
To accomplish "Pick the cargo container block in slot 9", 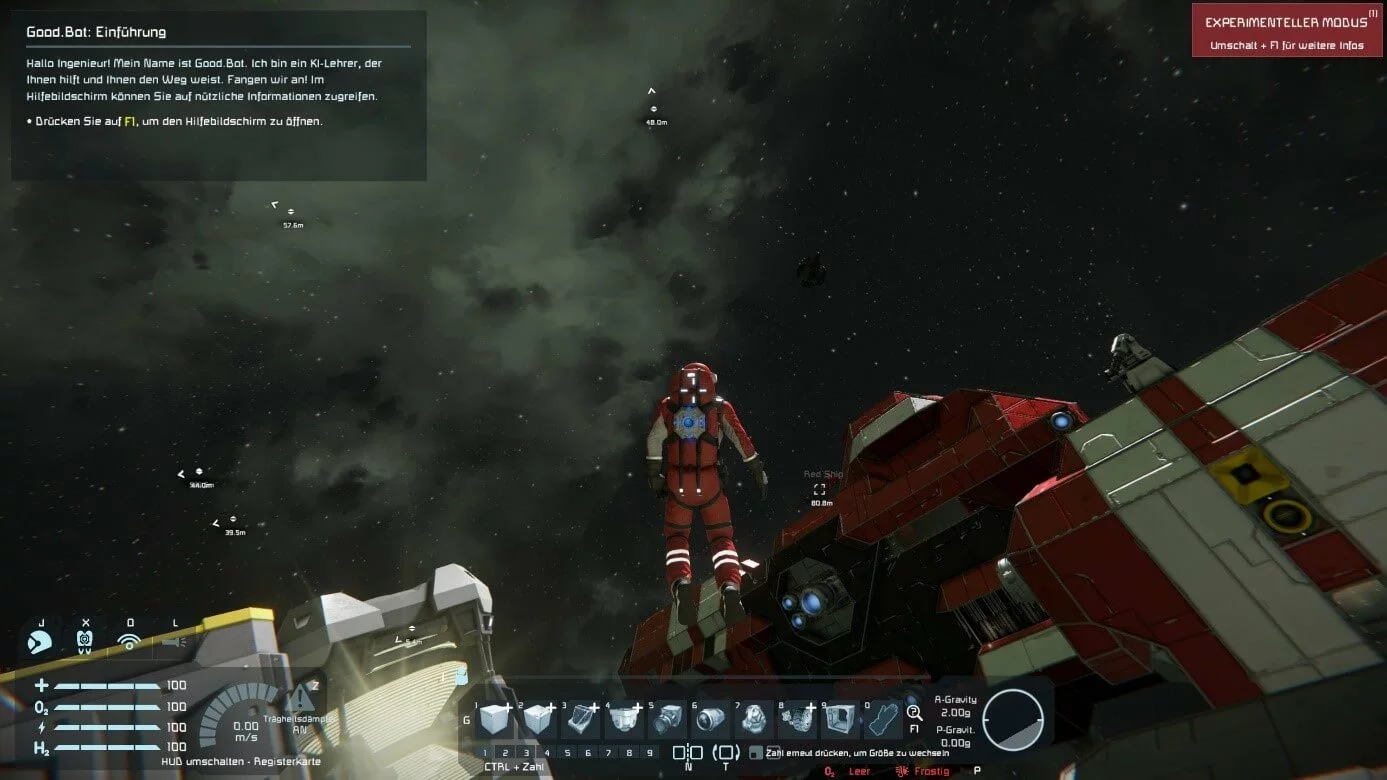I will point(840,719).
